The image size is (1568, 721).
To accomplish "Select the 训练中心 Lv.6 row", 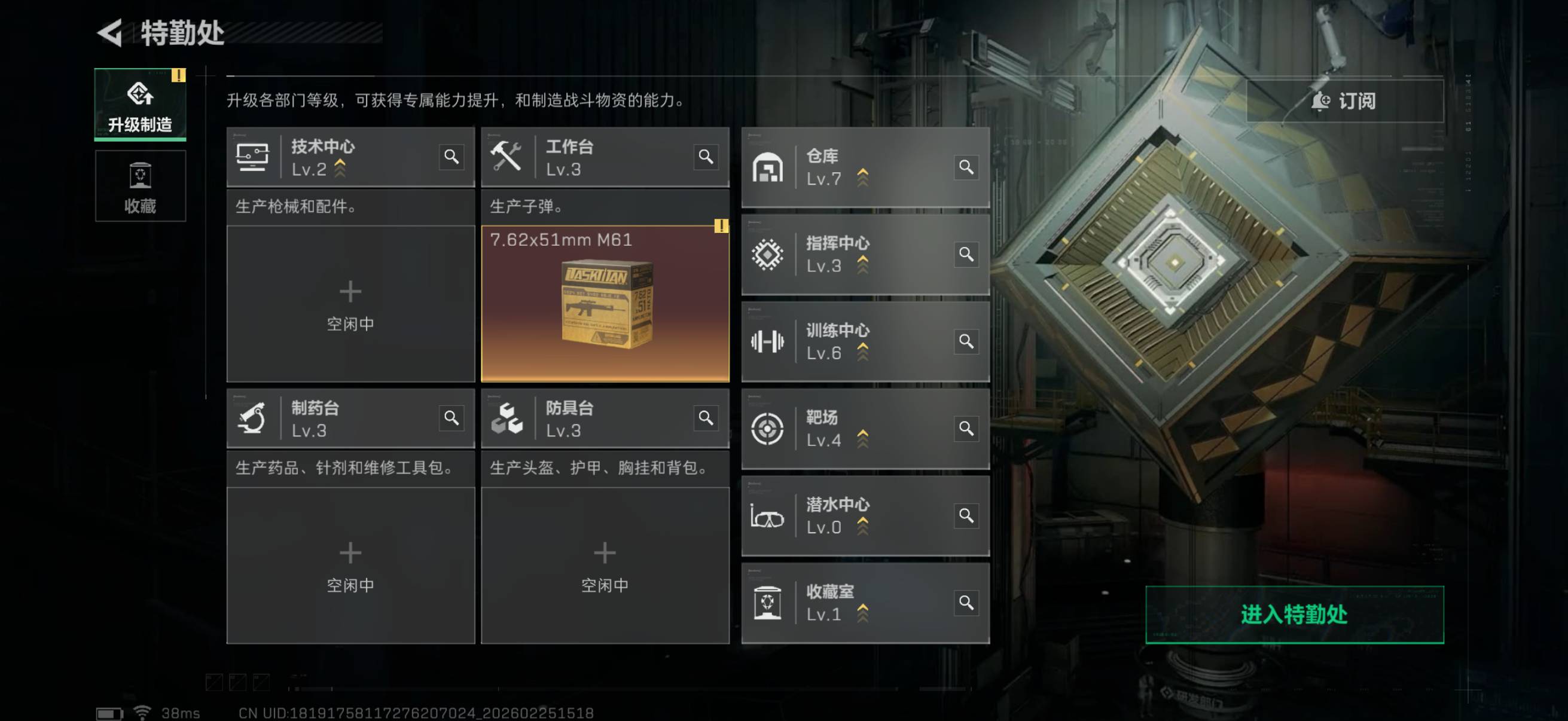I will click(852, 341).
